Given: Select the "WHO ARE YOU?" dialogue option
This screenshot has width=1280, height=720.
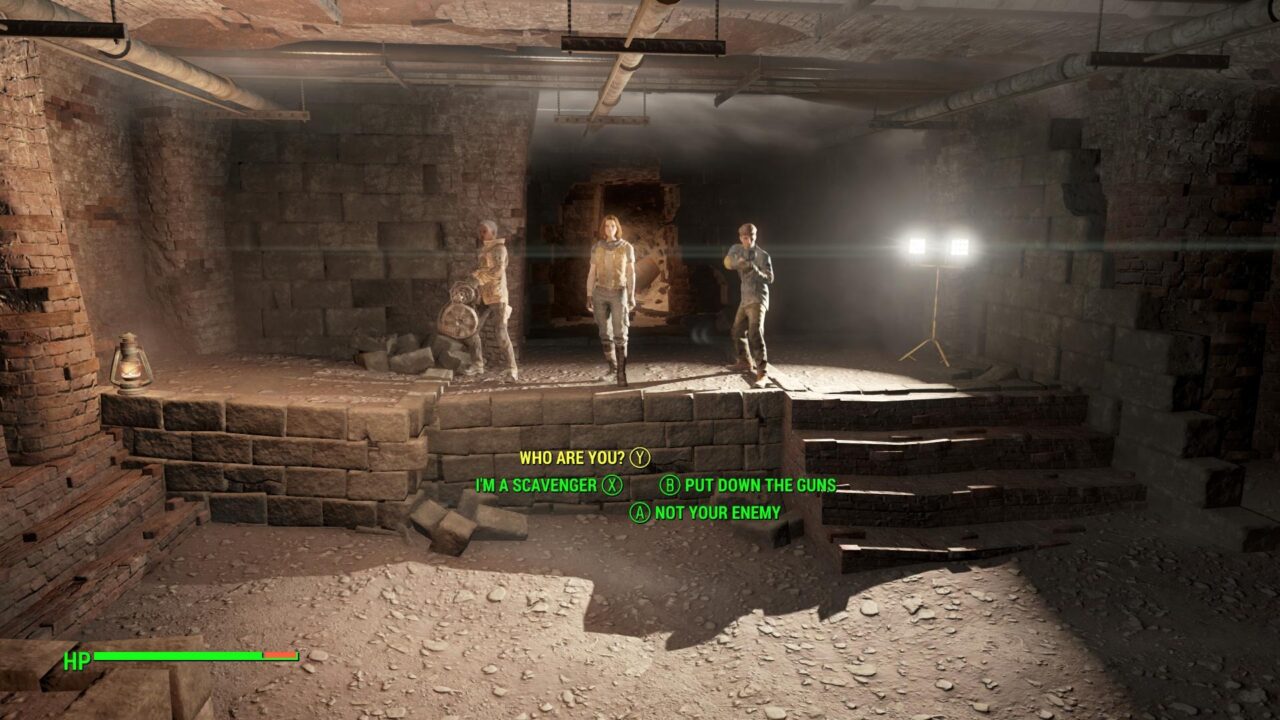Looking at the screenshot, I should tap(571, 457).
